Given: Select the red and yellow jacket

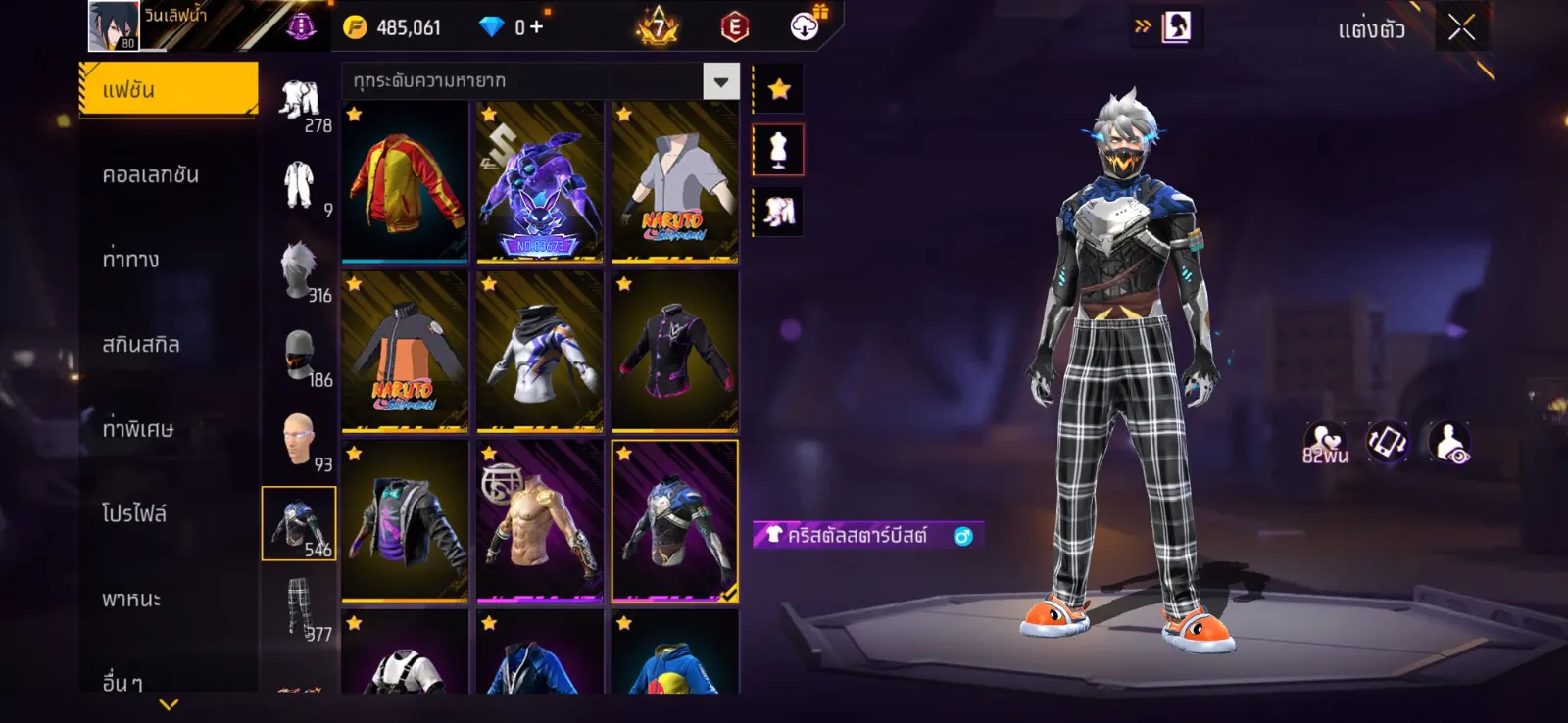Looking at the screenshot, I should [x=405, y=182].
